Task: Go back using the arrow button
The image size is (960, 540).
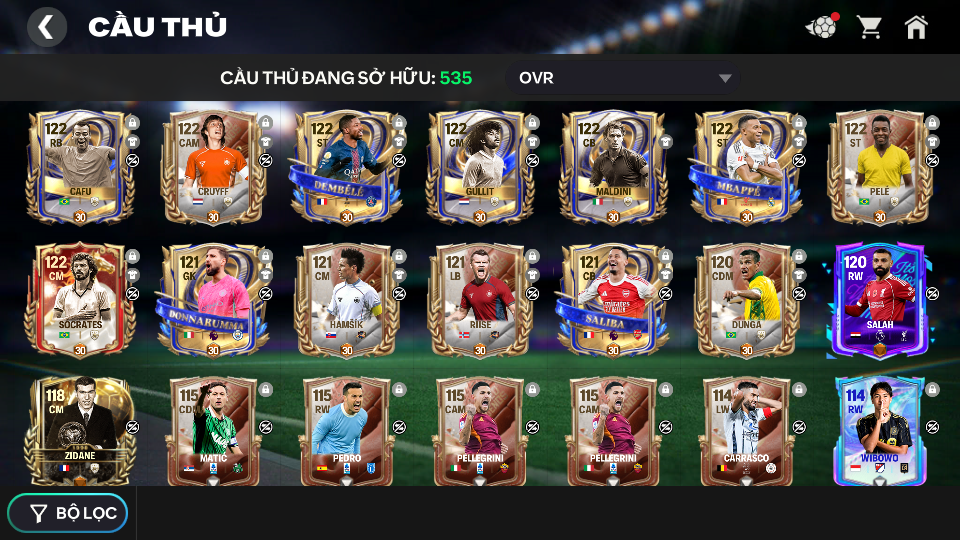Action: (x=46, y=27)
